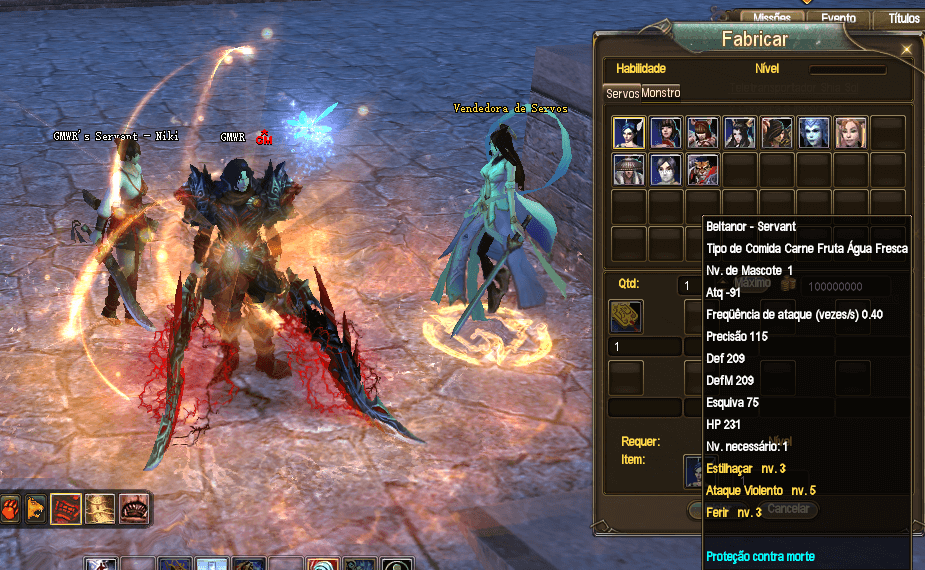The image size is (925, 570).
Task: Select the blue-haired feathered servant portrait
Action: 629,132
